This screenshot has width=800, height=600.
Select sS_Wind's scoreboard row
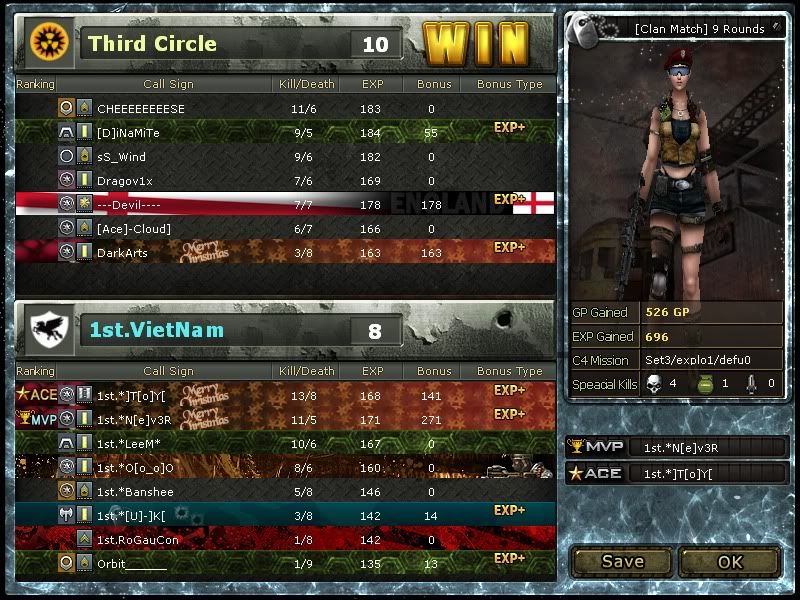(x=121, y=157)
